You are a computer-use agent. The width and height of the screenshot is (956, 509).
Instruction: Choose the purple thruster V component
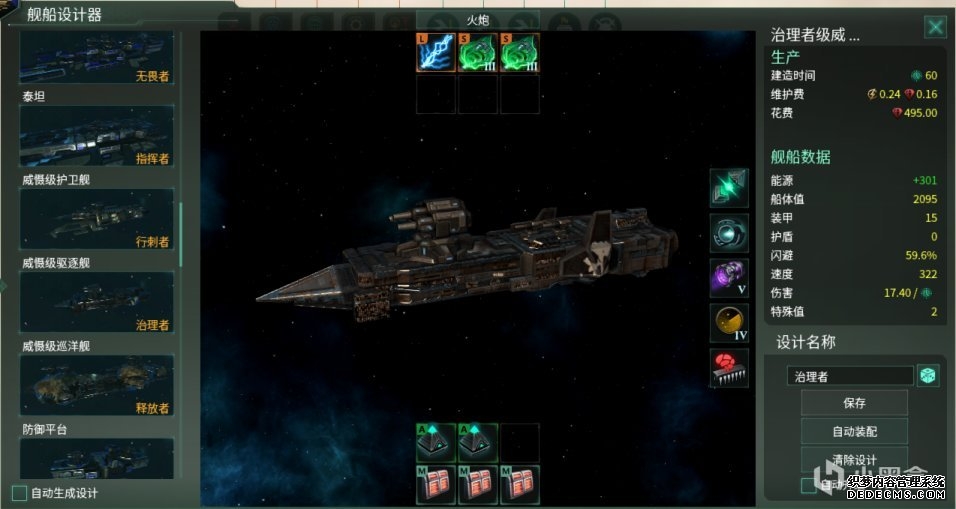[729, 277]
